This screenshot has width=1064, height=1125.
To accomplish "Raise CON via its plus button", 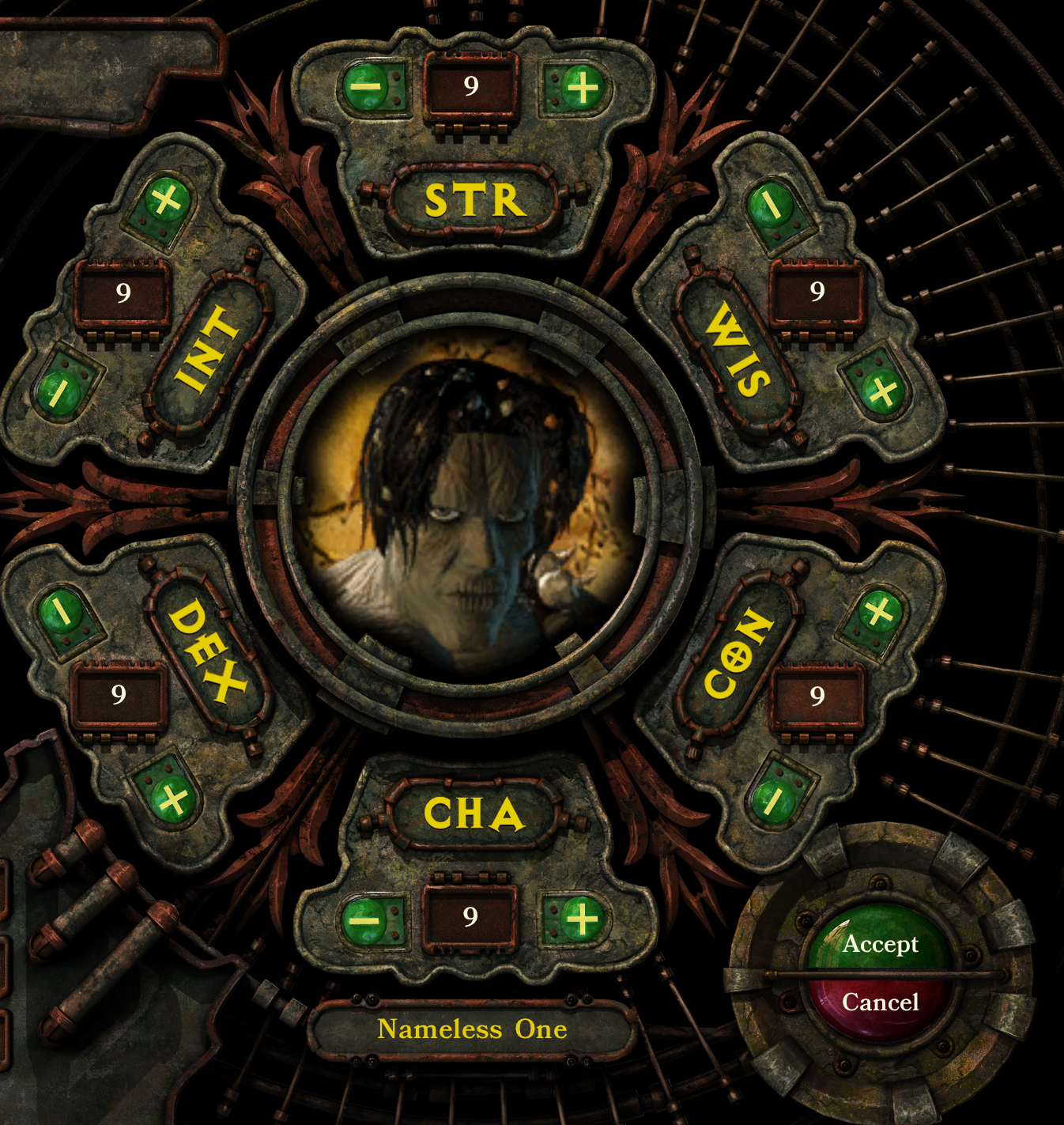I will 880,610.
